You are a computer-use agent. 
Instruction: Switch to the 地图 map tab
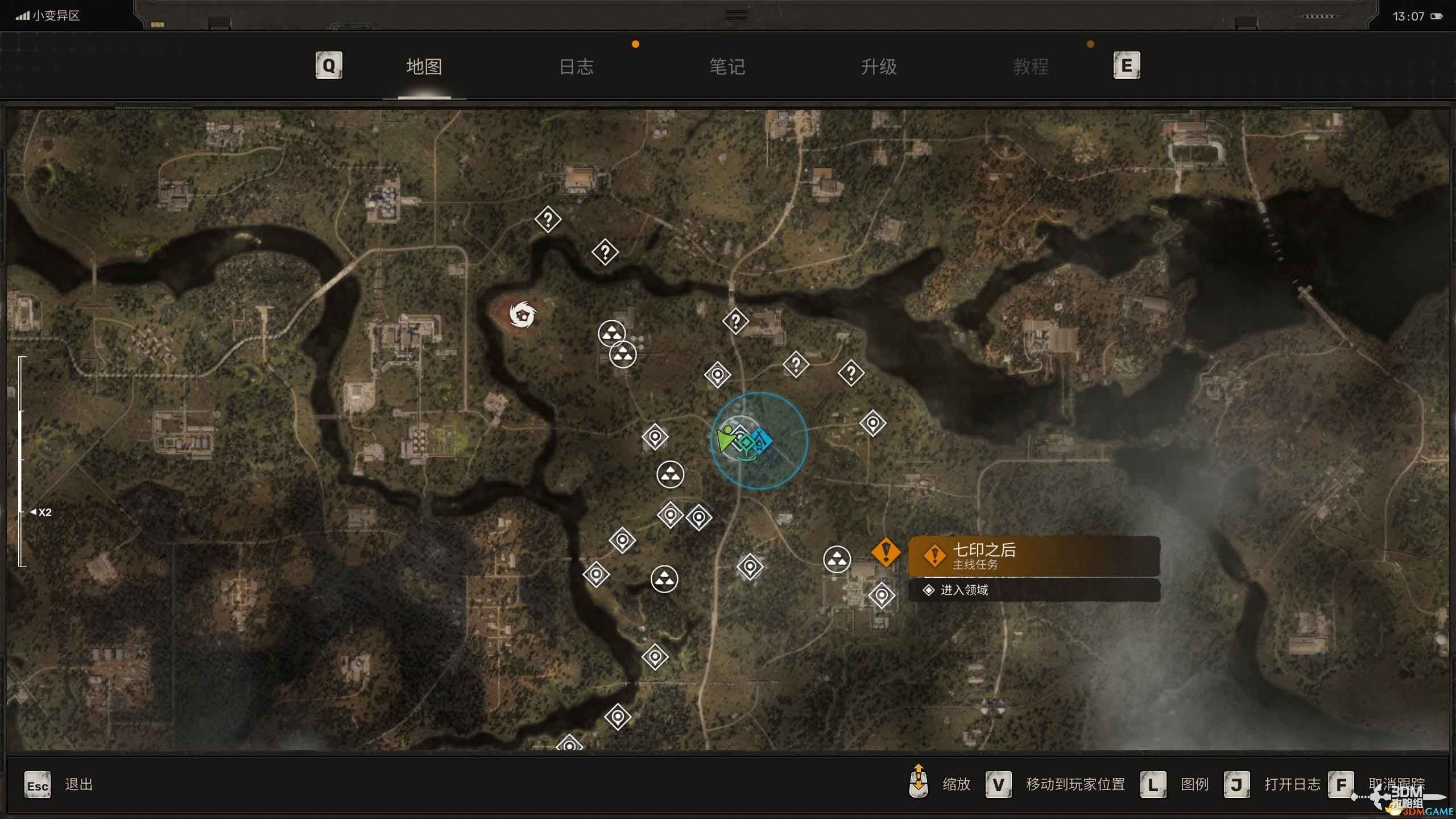tap(424, 67)
